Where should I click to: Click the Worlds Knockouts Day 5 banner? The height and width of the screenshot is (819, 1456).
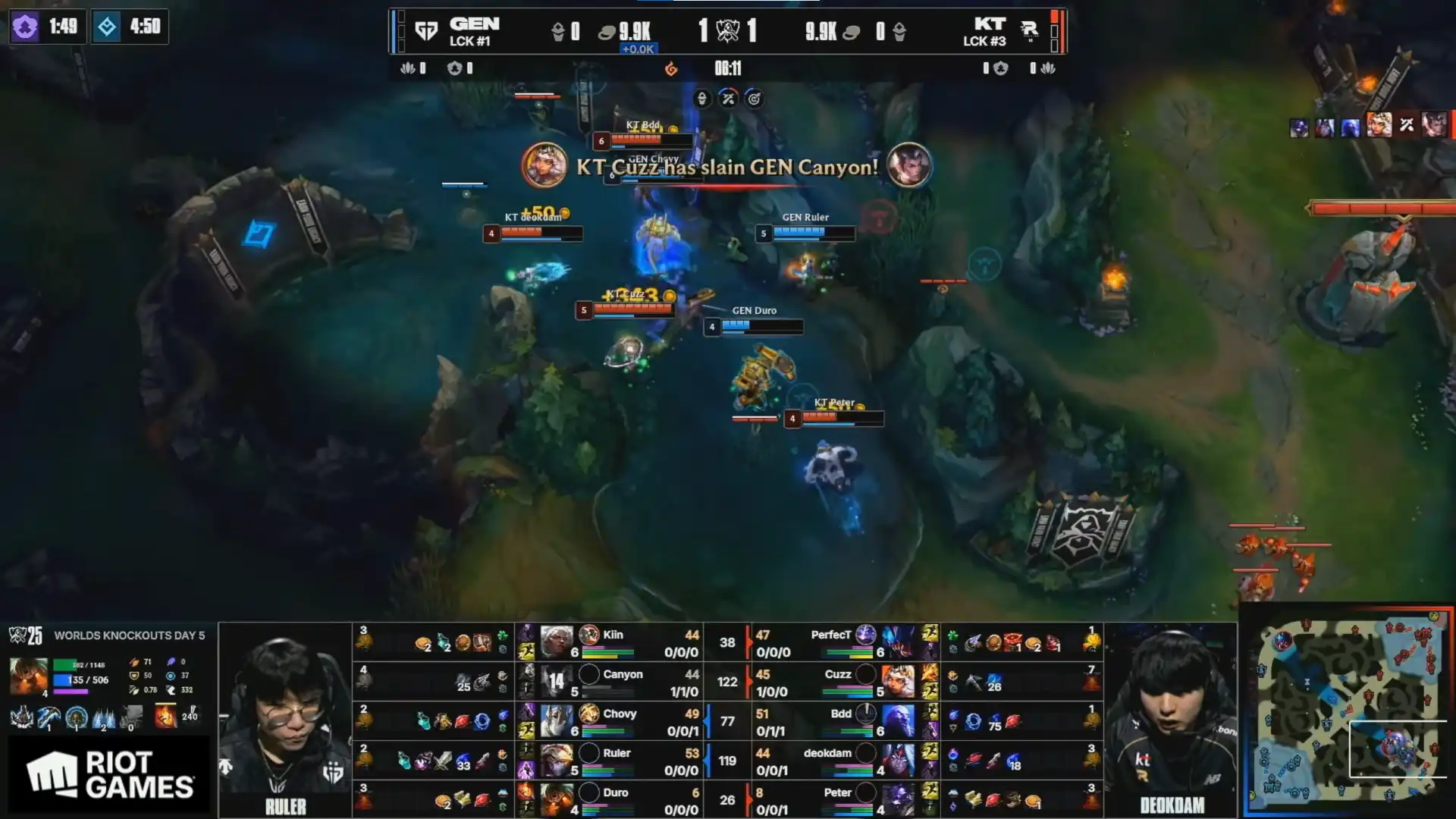pos(110,635)
